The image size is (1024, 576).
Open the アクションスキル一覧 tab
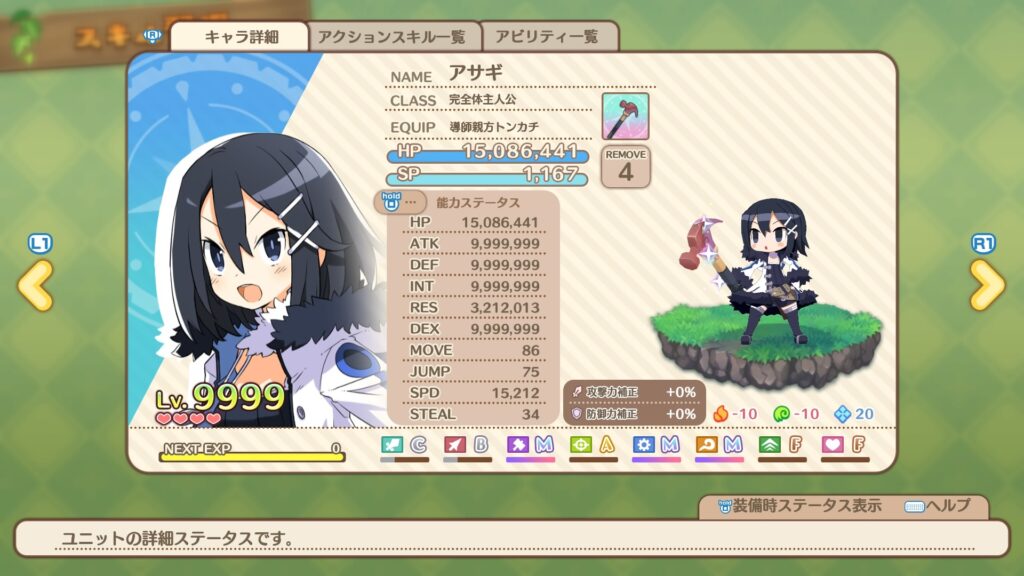pos(391,37)
